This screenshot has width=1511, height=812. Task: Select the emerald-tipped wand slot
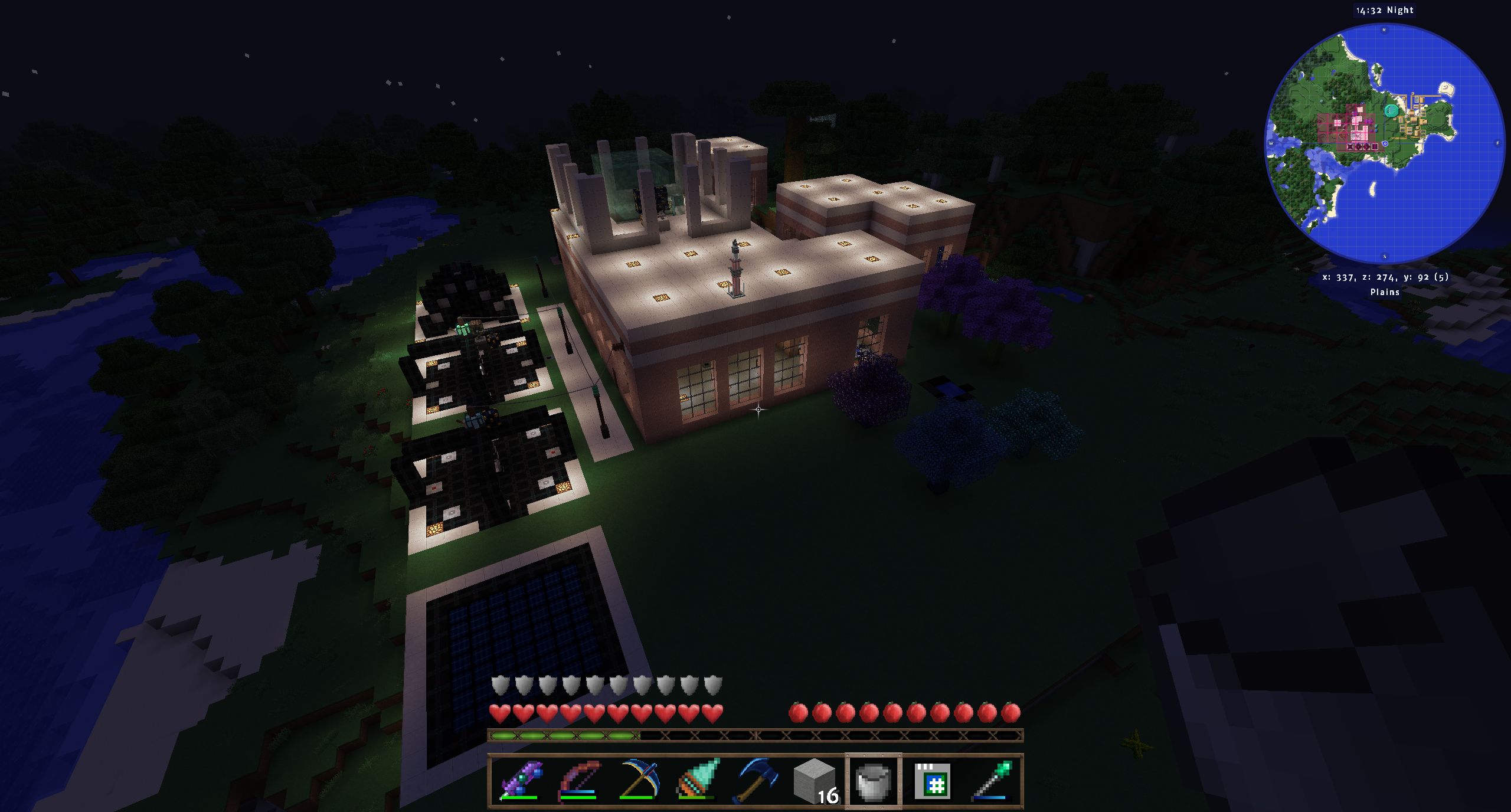(x=992, y=780)
